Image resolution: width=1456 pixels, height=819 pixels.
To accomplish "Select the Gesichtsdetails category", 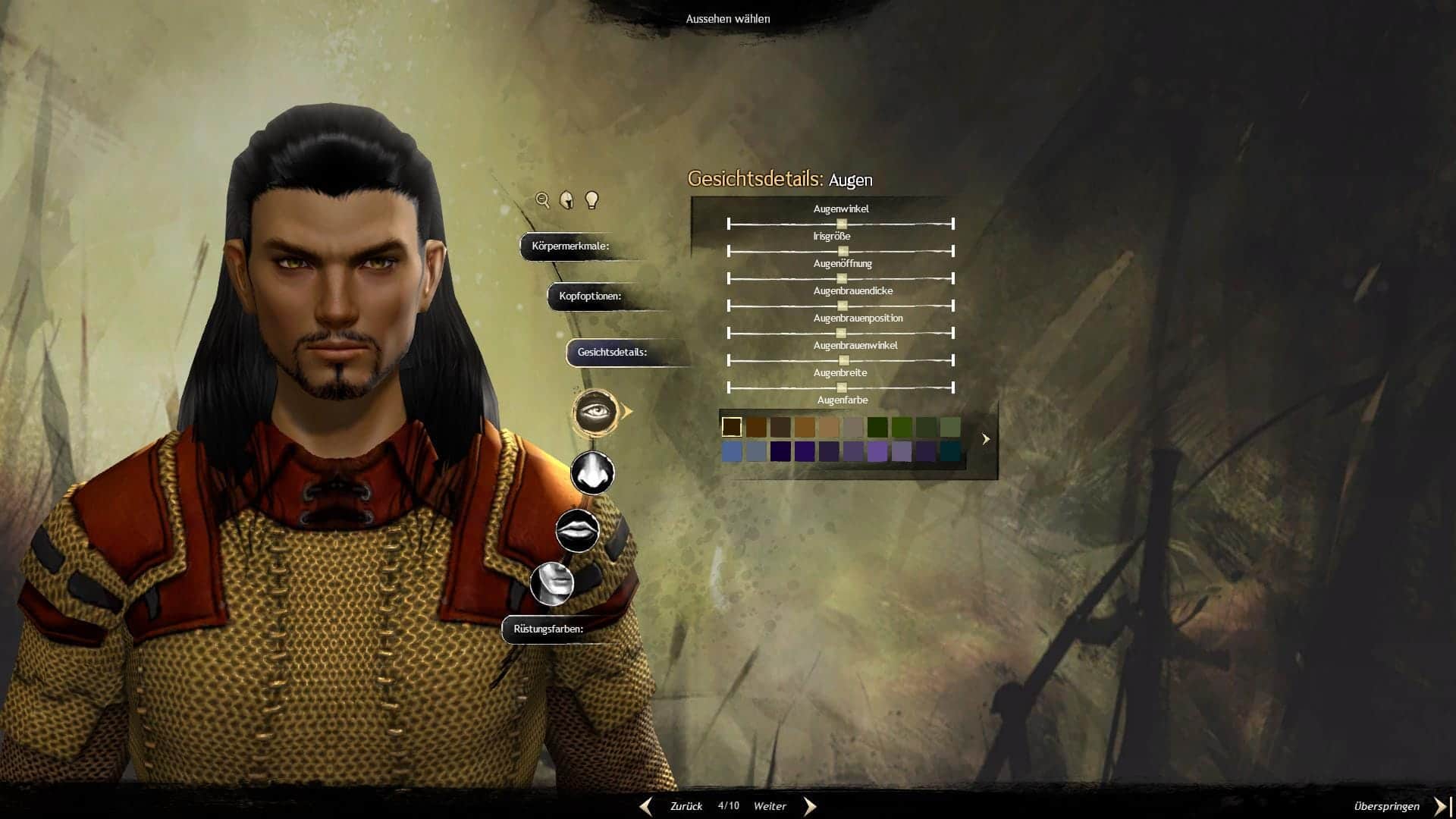I will point(612,353).
